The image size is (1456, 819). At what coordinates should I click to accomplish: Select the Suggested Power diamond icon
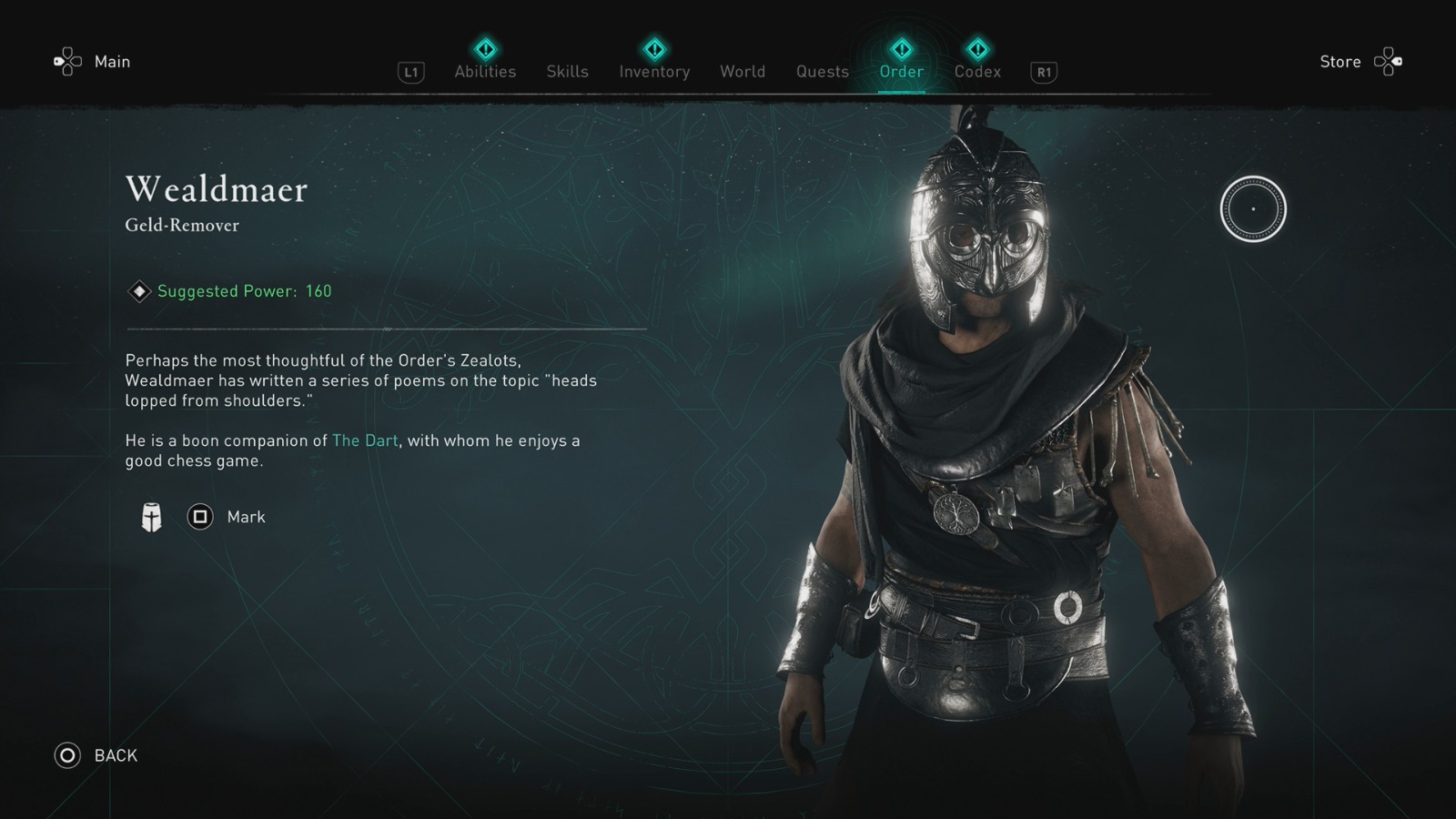tap(138, 291)
